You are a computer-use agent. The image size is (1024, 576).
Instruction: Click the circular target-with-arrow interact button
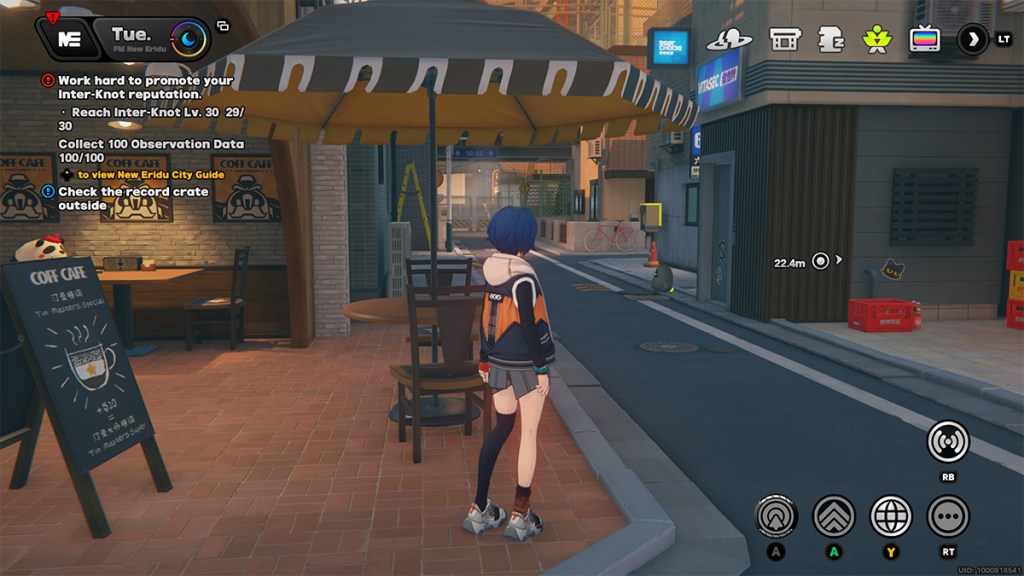coord(775,516)
